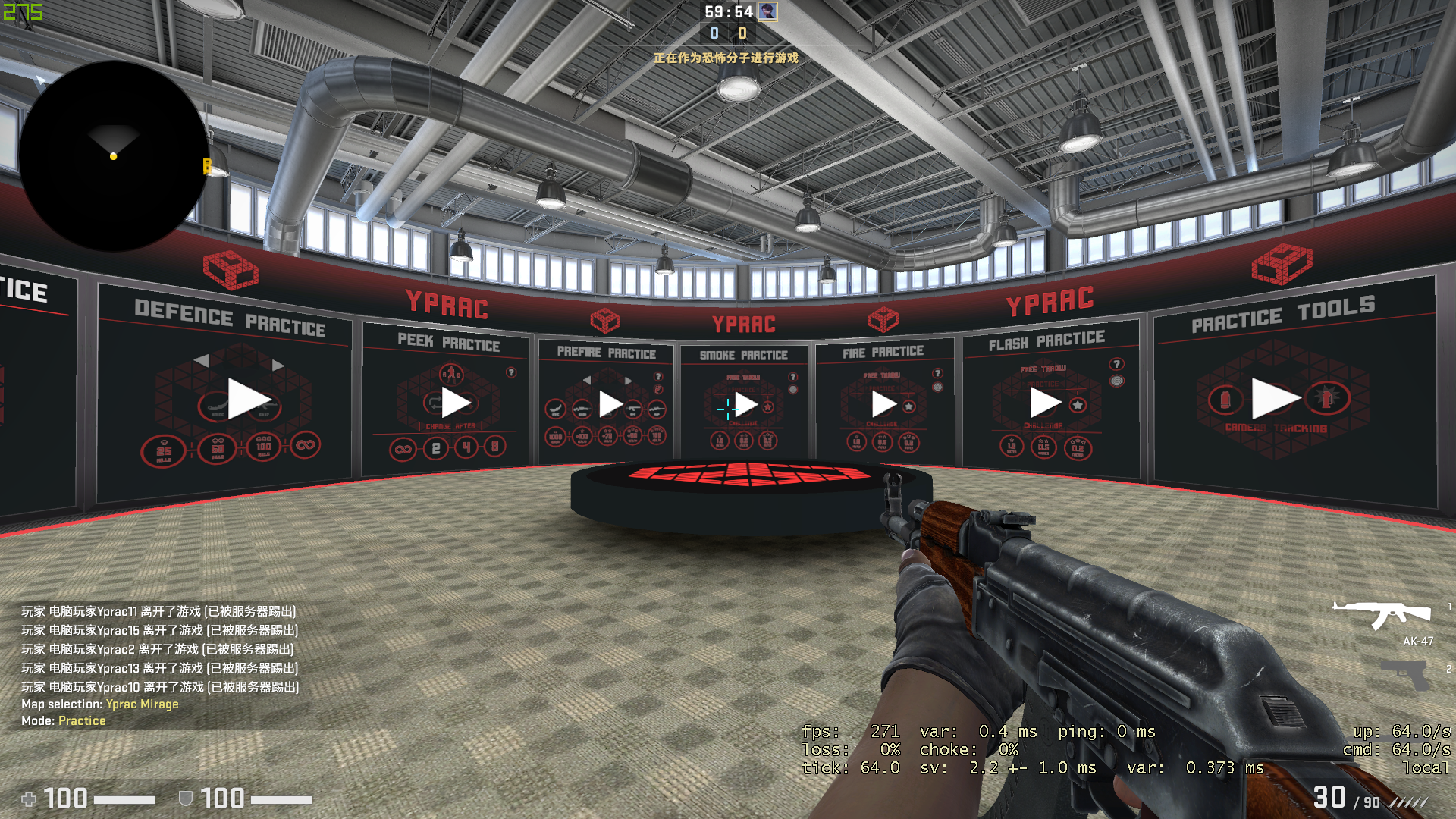
Task: Select the knife weapon icon on Prefire Practice
Action: (556, 409)
